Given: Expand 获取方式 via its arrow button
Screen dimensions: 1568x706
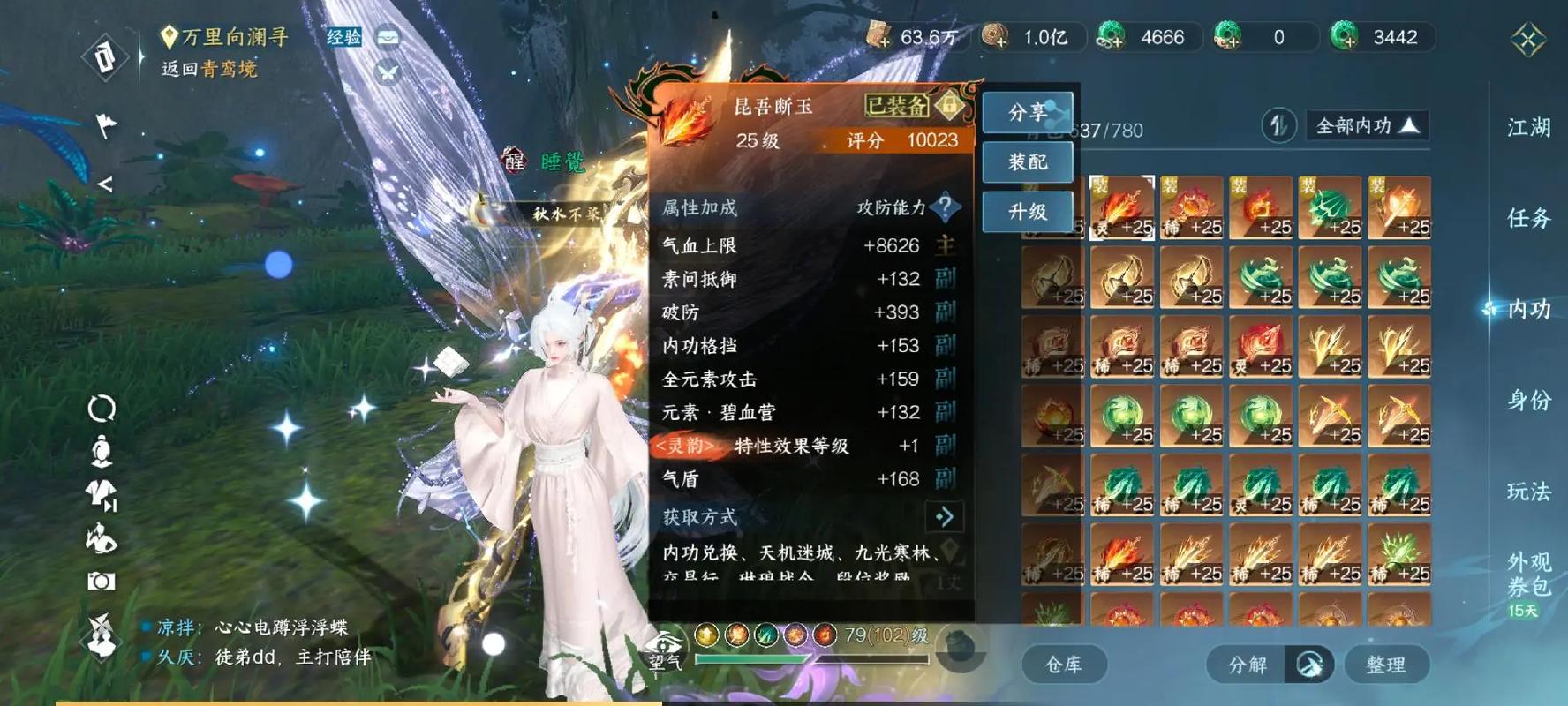Looking at the screenshot, I should point(945,517).
